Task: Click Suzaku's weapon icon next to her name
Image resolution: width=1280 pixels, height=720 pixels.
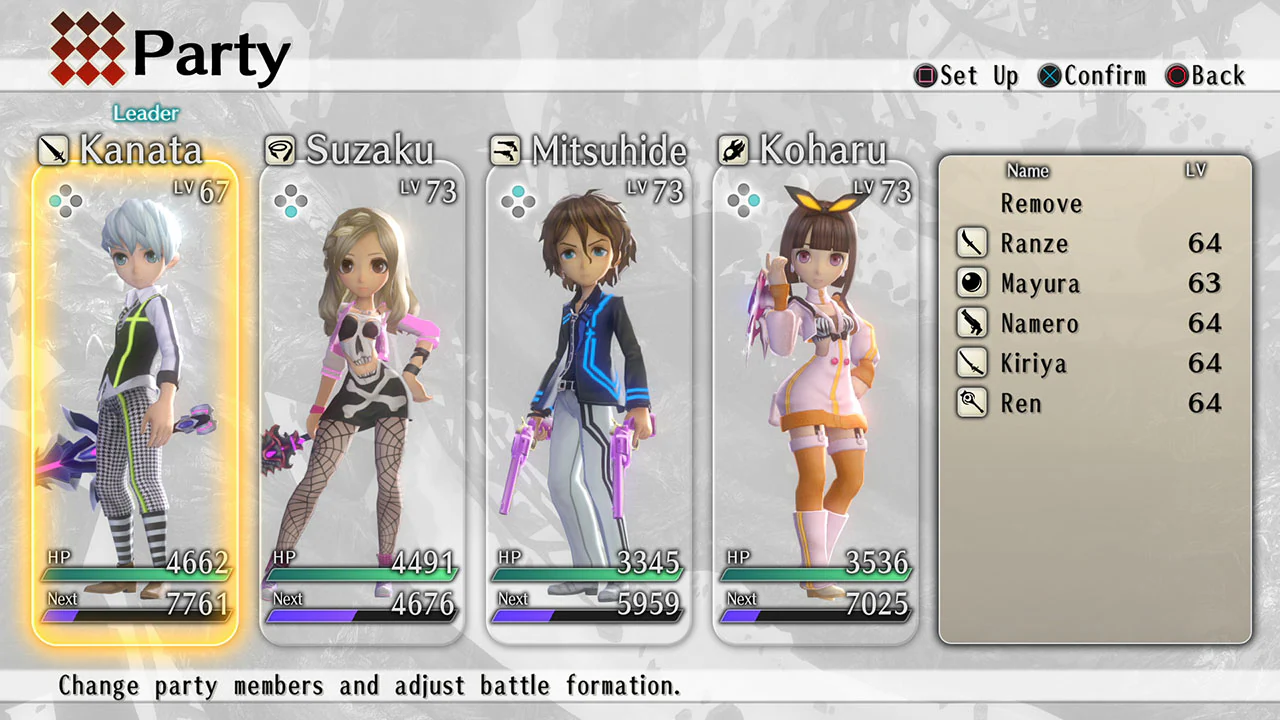Action: coord(280,150)
